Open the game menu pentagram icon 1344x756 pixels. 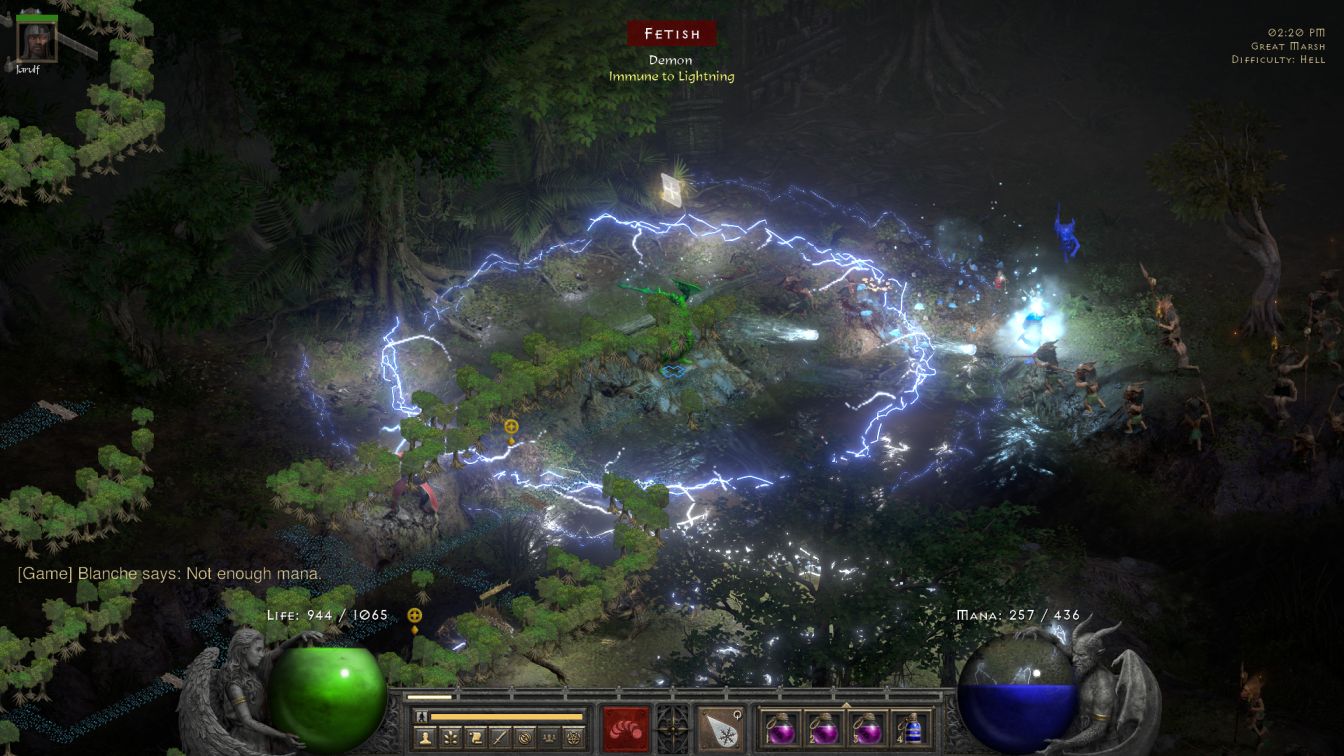(572, 738)
